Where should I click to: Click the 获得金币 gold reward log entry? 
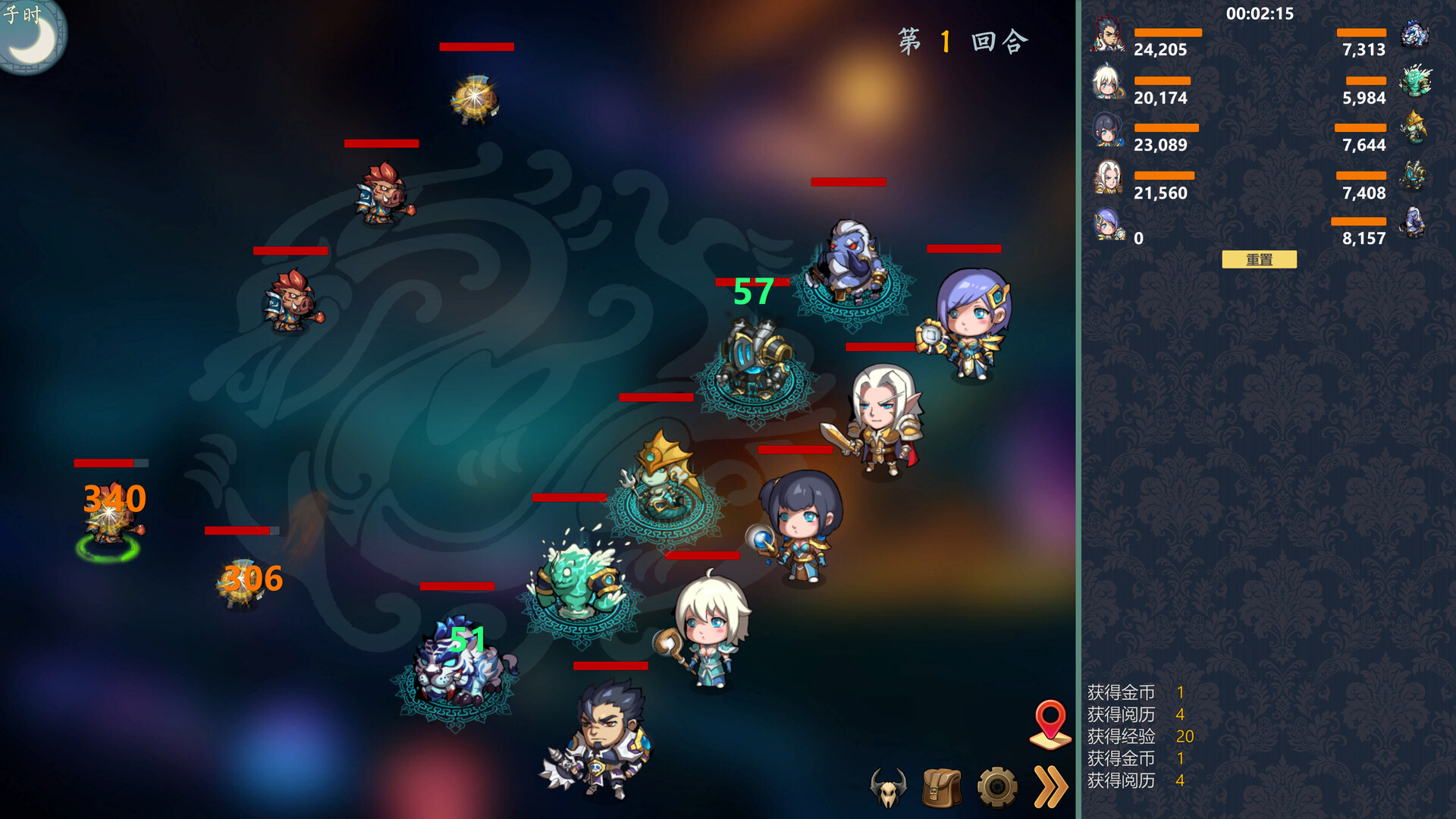tap(1122, 693)
